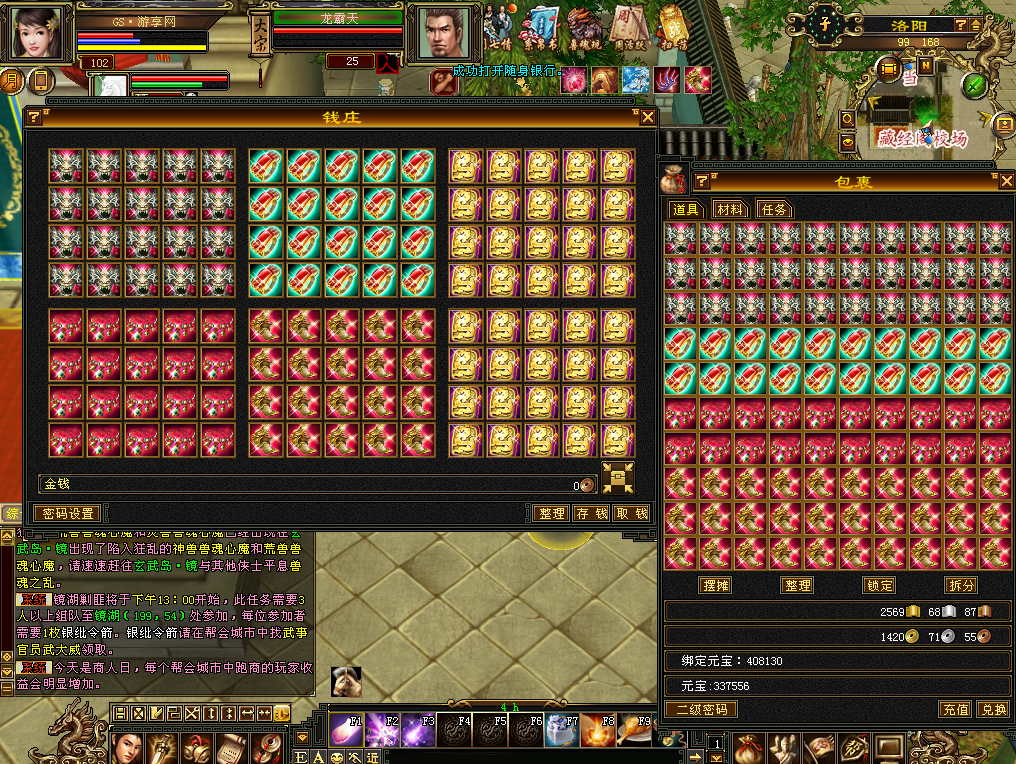Open the 兑换 exchange button

click(993, 709)
